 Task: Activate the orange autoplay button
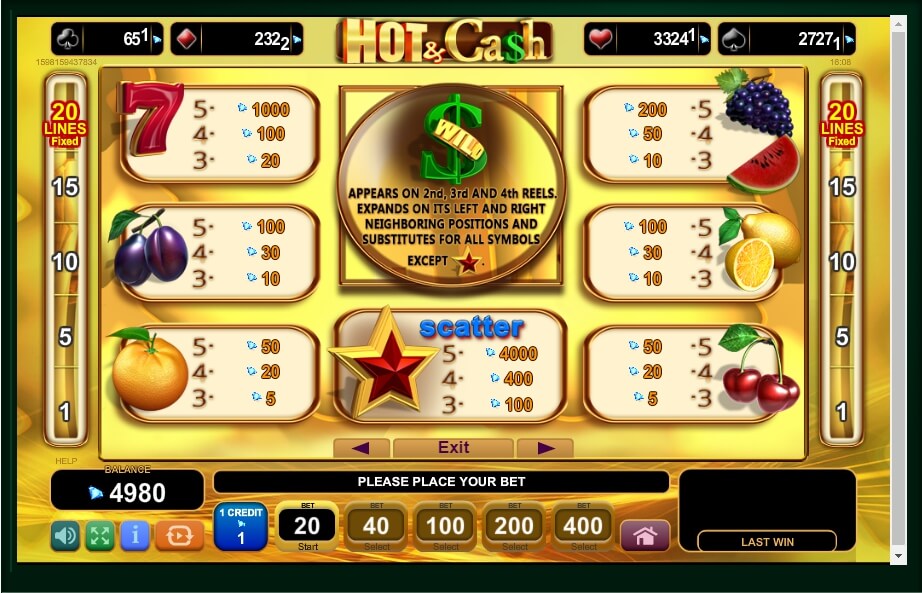(x=179, y=536)
